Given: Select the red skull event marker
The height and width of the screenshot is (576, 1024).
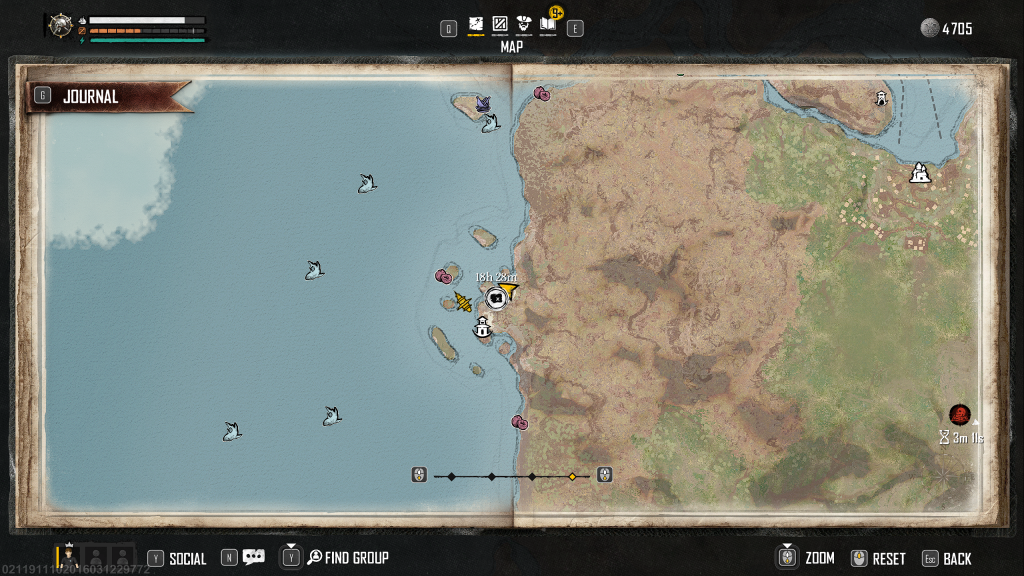Looking at the screenshot, I should [x=960, y=414].
